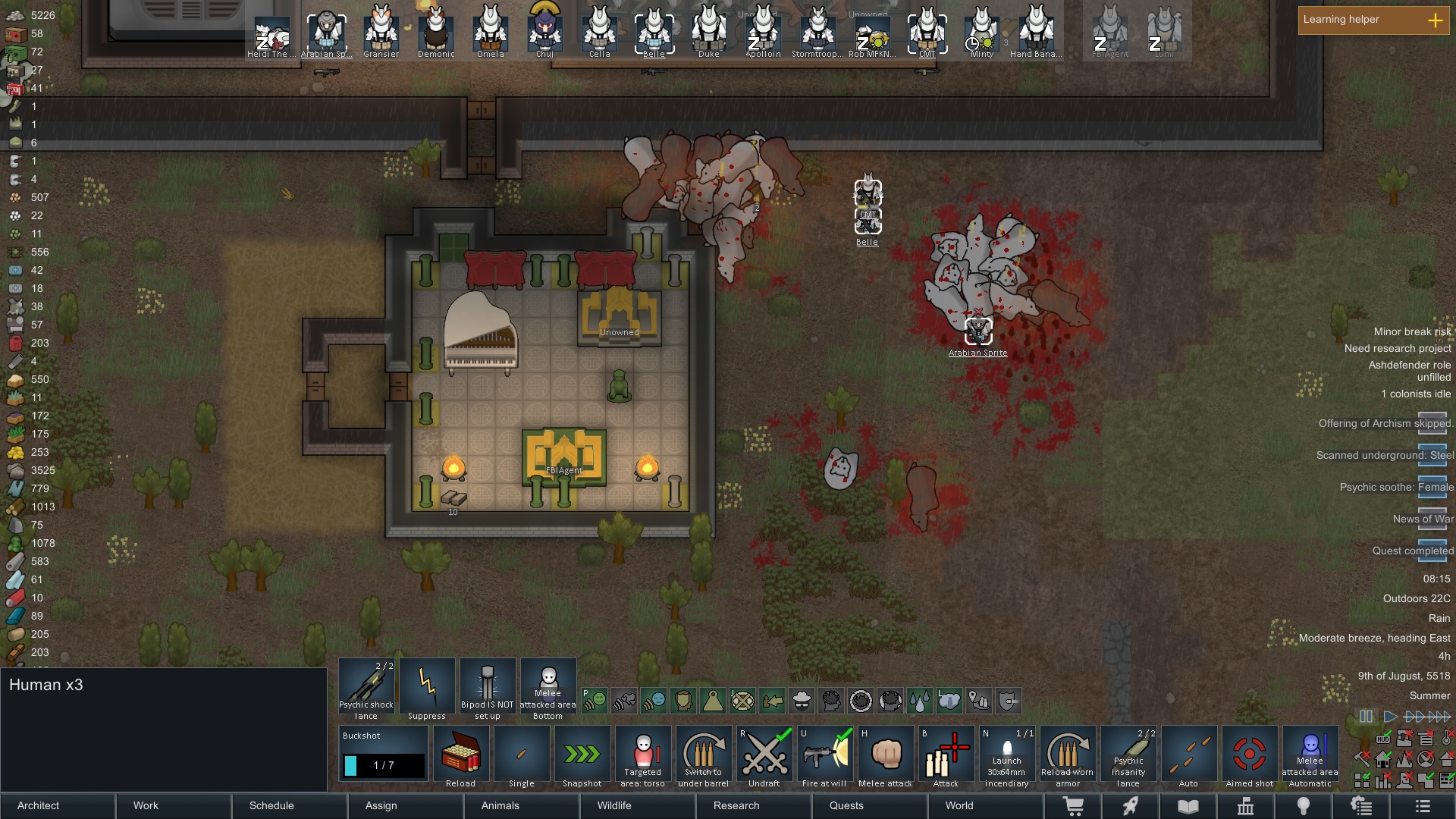The width and height of the screenshot is (1456, 819).
Task: Cycle the Melee attacked area Bottom selector
Action: 548,686
